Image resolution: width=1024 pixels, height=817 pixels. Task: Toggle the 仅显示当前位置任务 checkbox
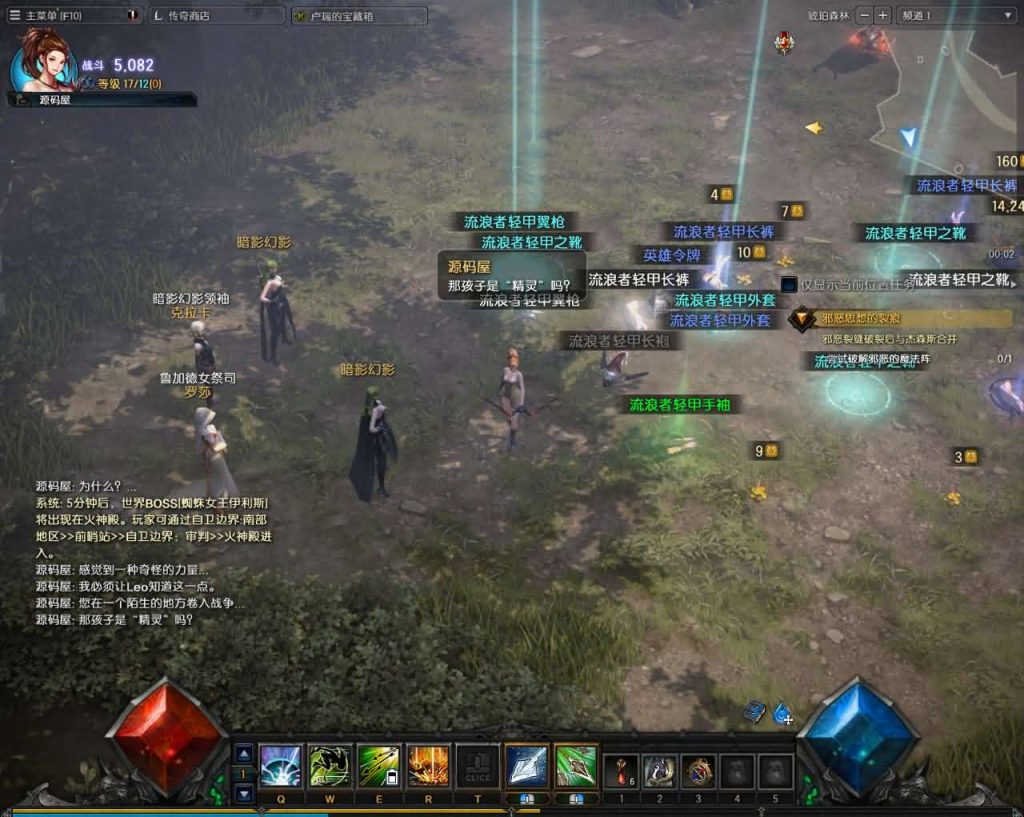coord(789,285)
